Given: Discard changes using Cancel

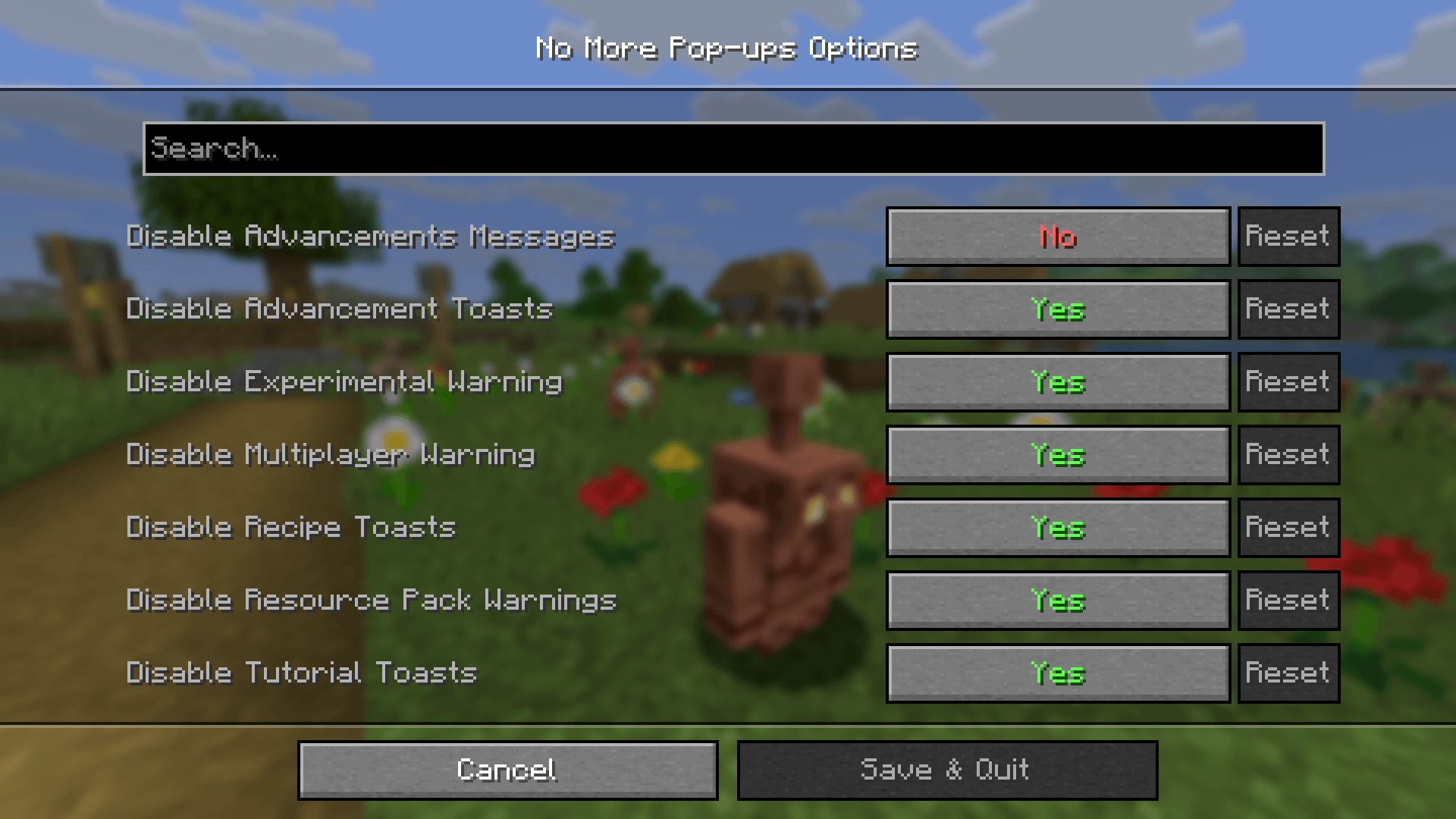Looking at the screenshot, I should point(507,769).
